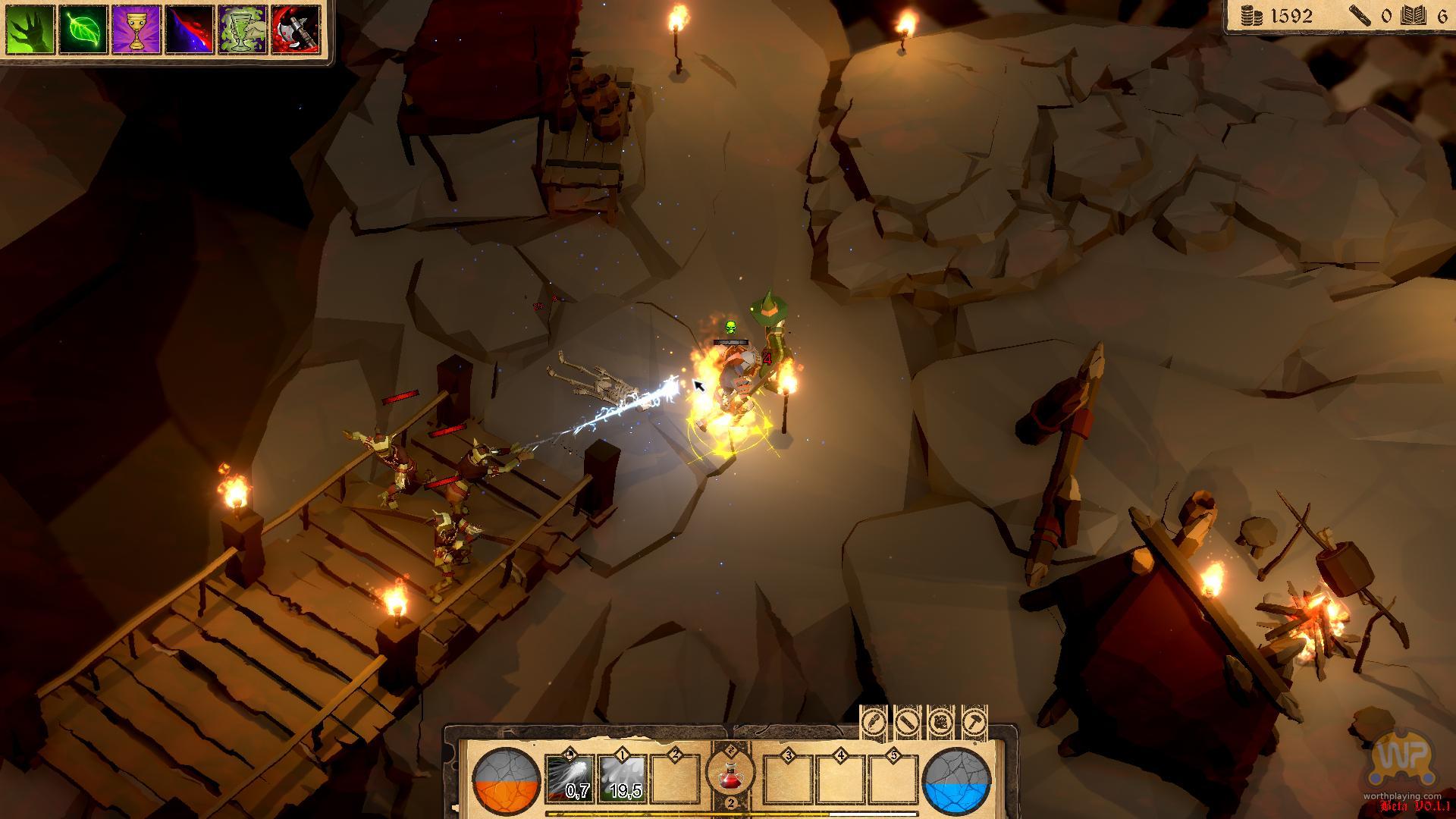This screenshot has width=1456, height=819.
Task: Open the scroll tab above the hotbar
Action: [908, 721]
